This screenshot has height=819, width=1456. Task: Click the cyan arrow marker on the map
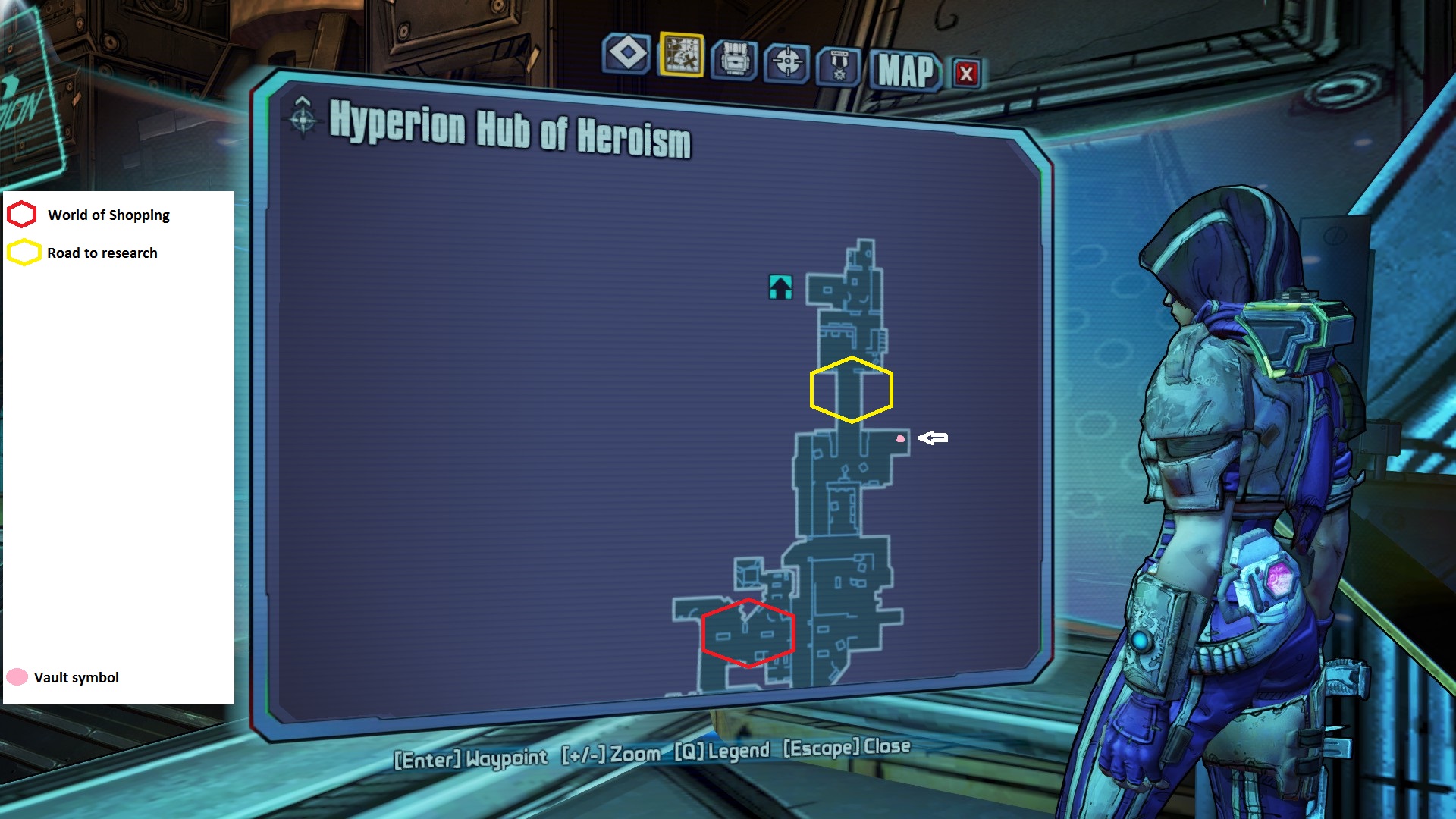[x=780, y=287]
